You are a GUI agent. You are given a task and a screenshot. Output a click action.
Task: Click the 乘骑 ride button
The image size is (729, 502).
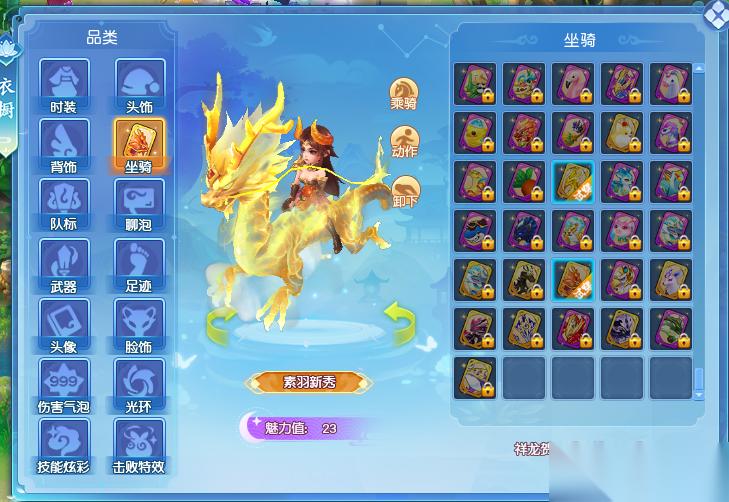click(403, 92)
